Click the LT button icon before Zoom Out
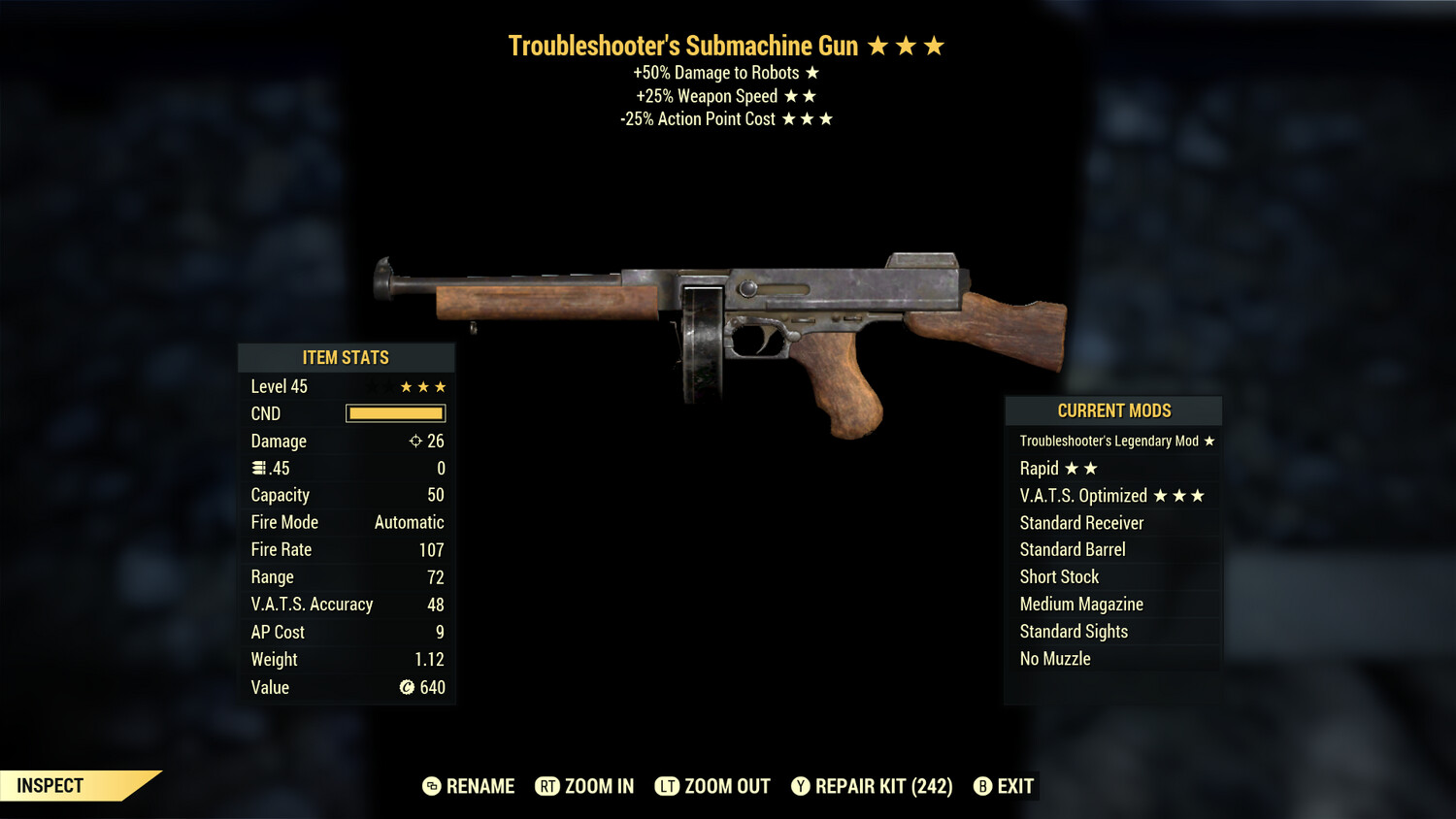 pos(667,786)
